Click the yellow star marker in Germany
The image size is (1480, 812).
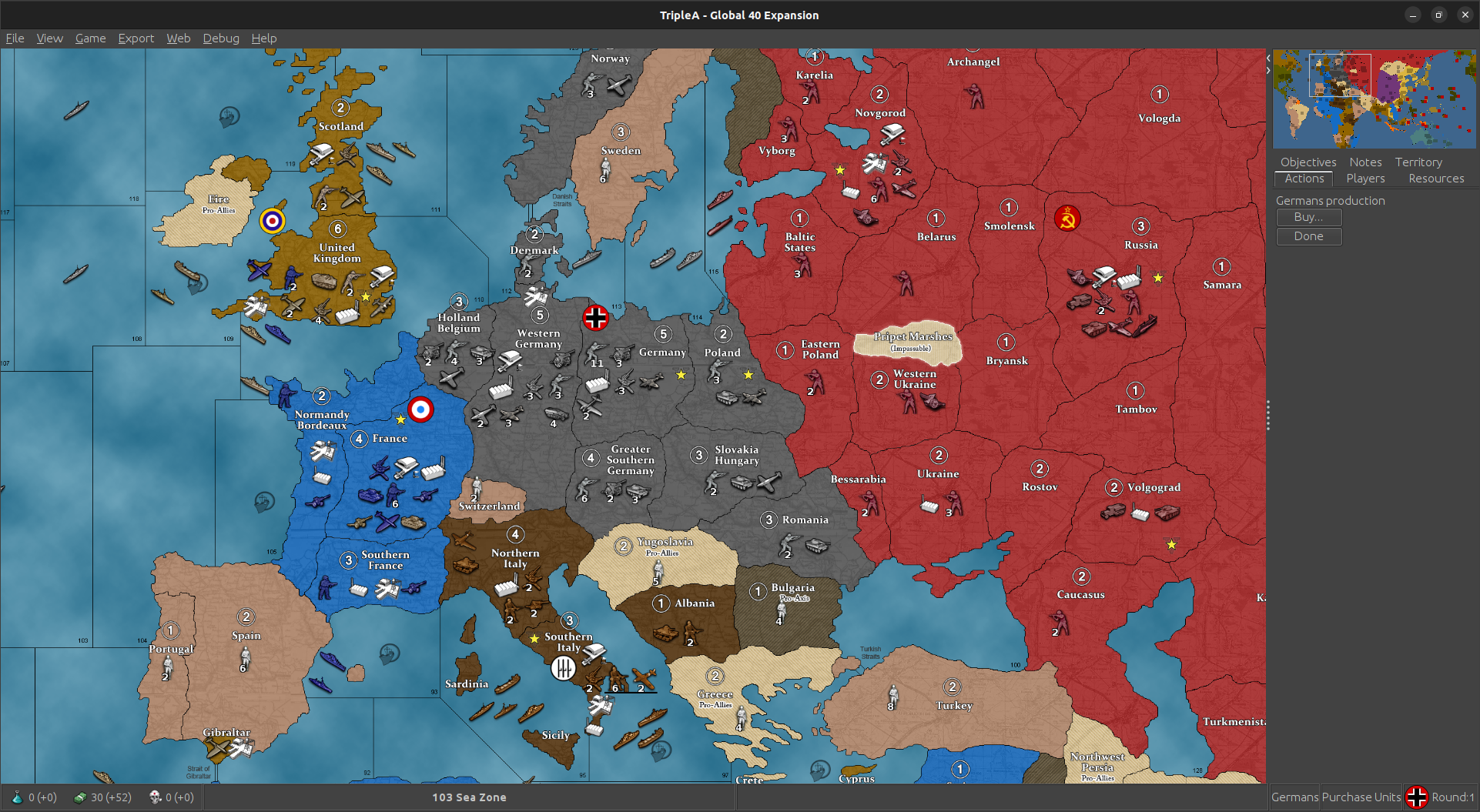tap(681, 375)
